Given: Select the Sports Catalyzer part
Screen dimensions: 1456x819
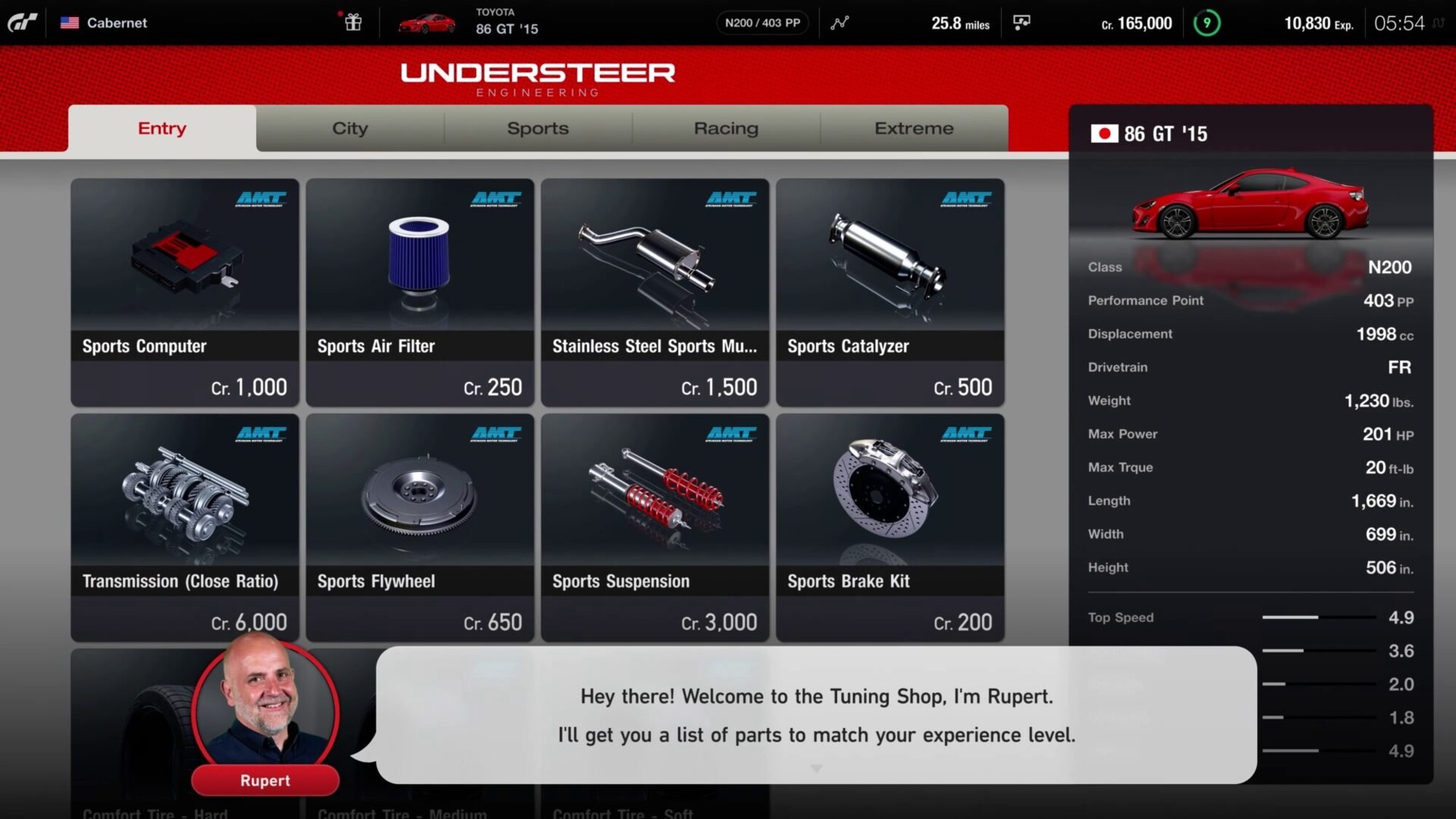Looking at the screenshot, I should [890, 292].
